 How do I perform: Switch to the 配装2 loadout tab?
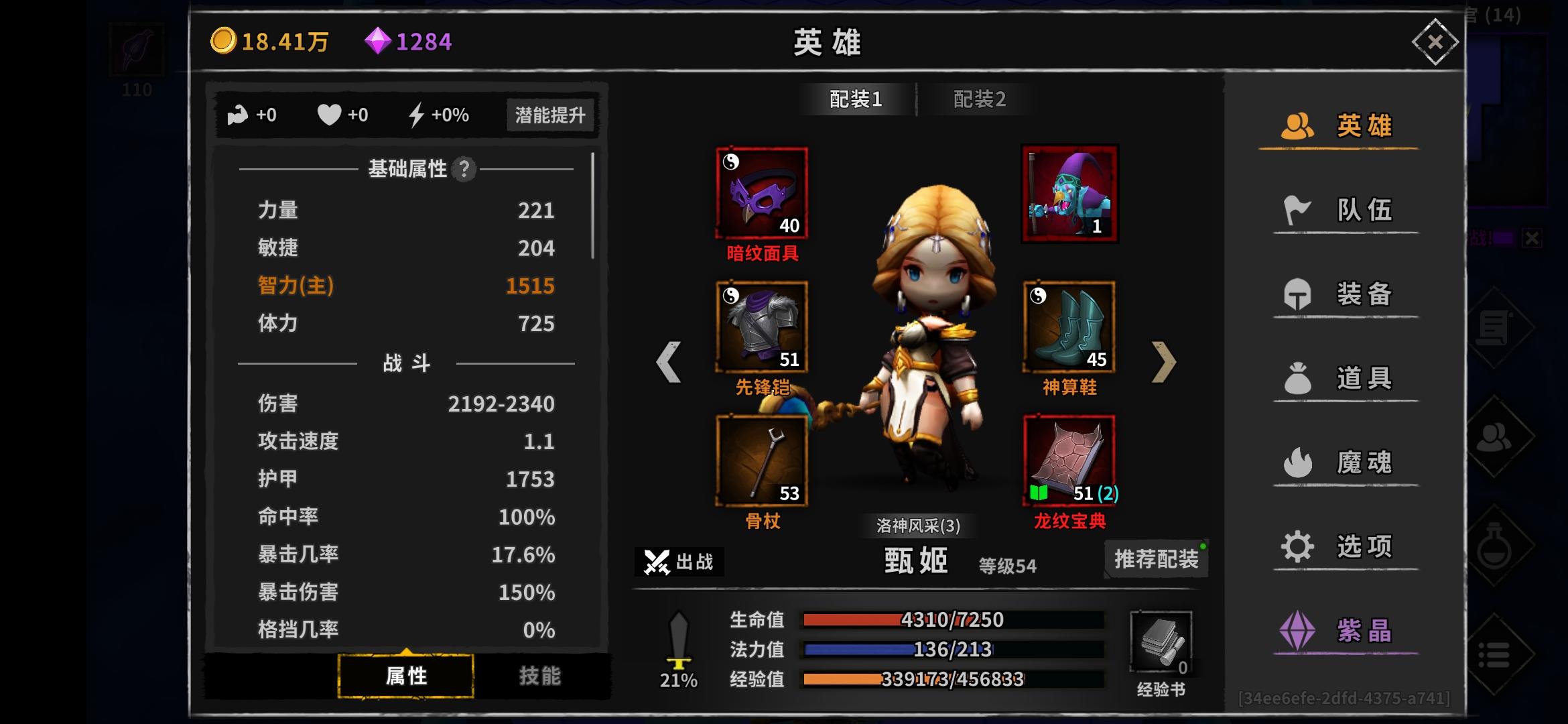980,99
